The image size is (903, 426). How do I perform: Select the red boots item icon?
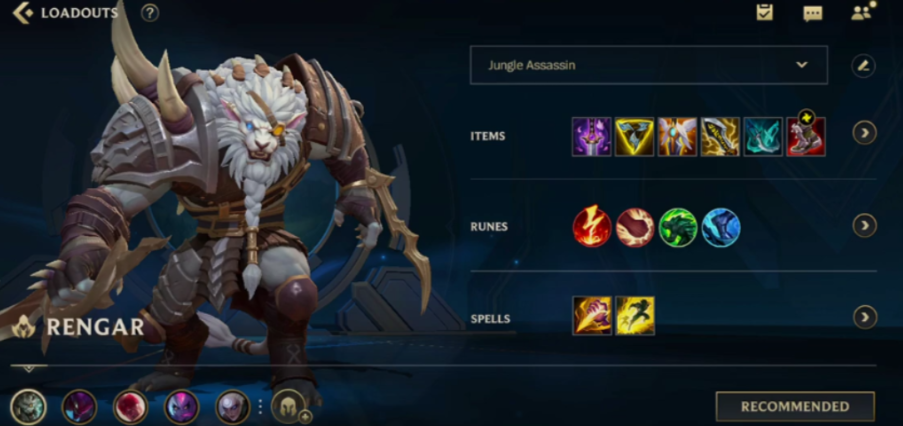(x=805, y=136)
